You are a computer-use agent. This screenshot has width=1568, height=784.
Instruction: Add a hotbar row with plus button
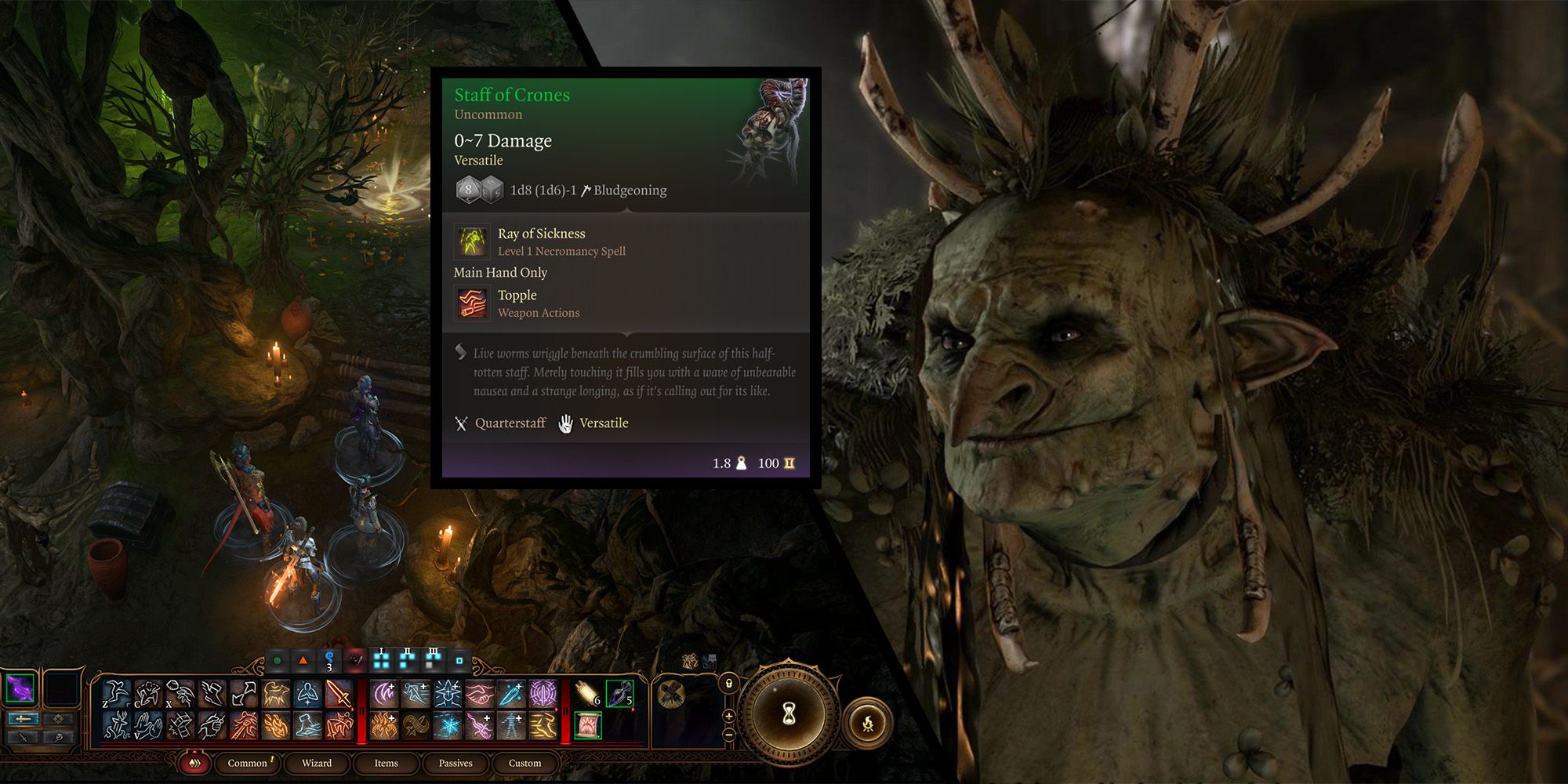tap(728, 715)
